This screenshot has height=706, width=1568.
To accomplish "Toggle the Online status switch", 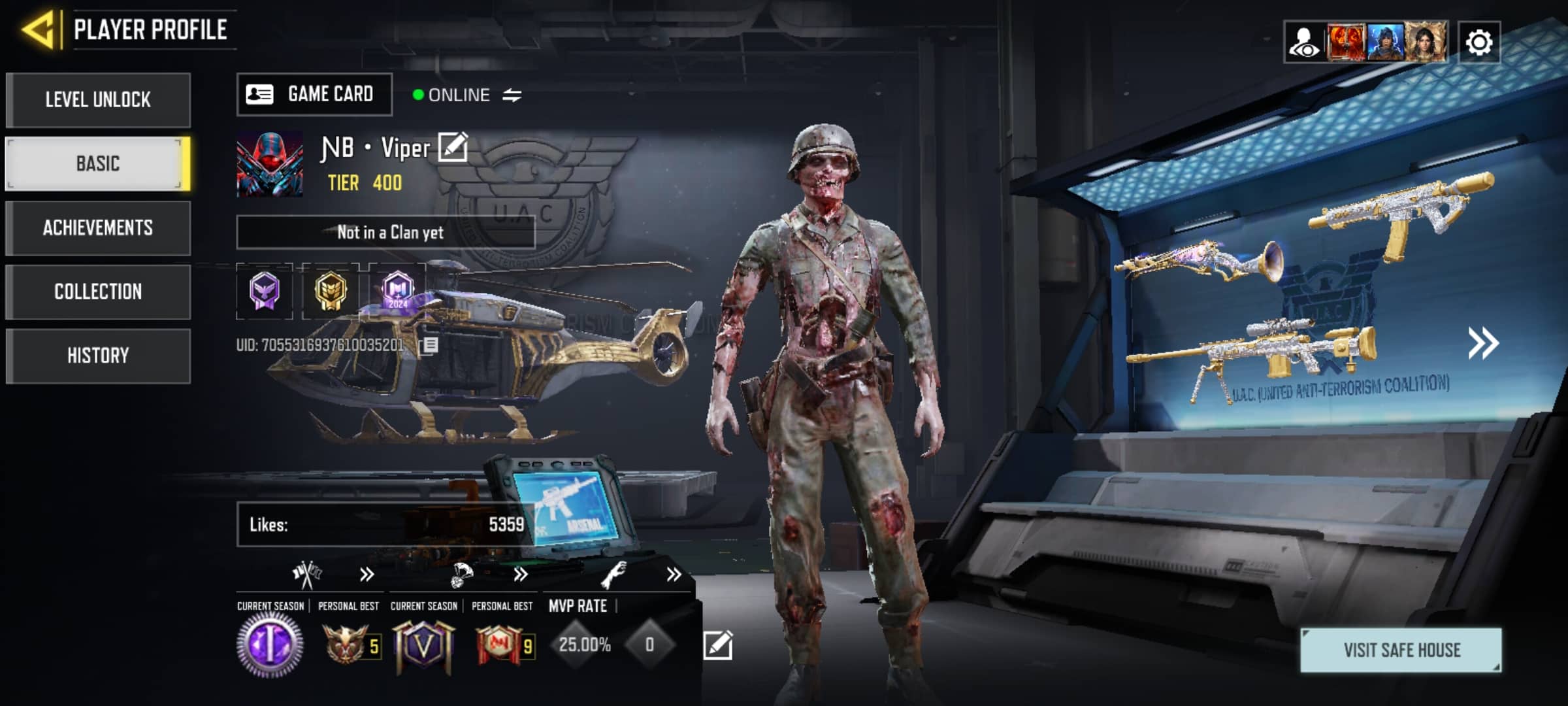I will point(512,95).
